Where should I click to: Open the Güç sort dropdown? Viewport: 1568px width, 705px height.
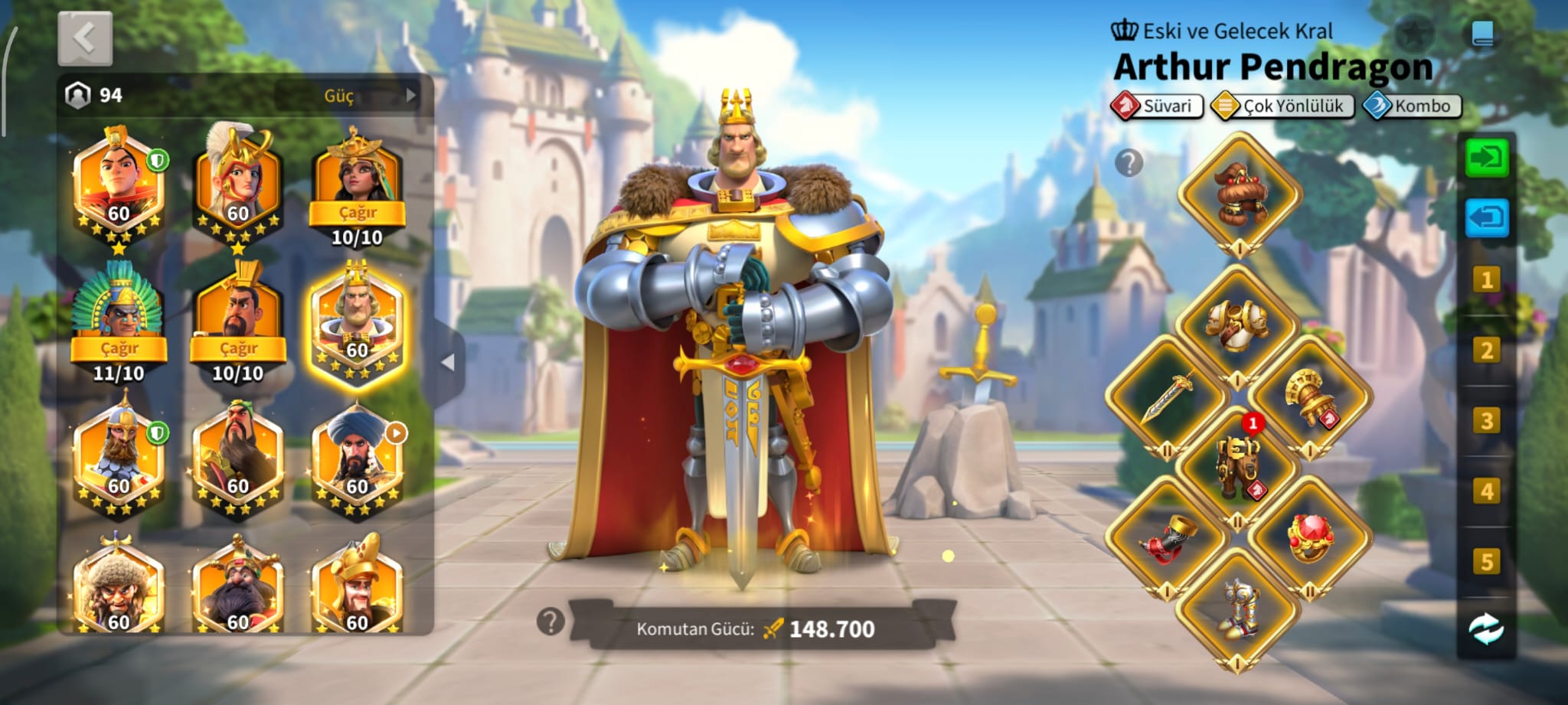[x=348, y=96]
